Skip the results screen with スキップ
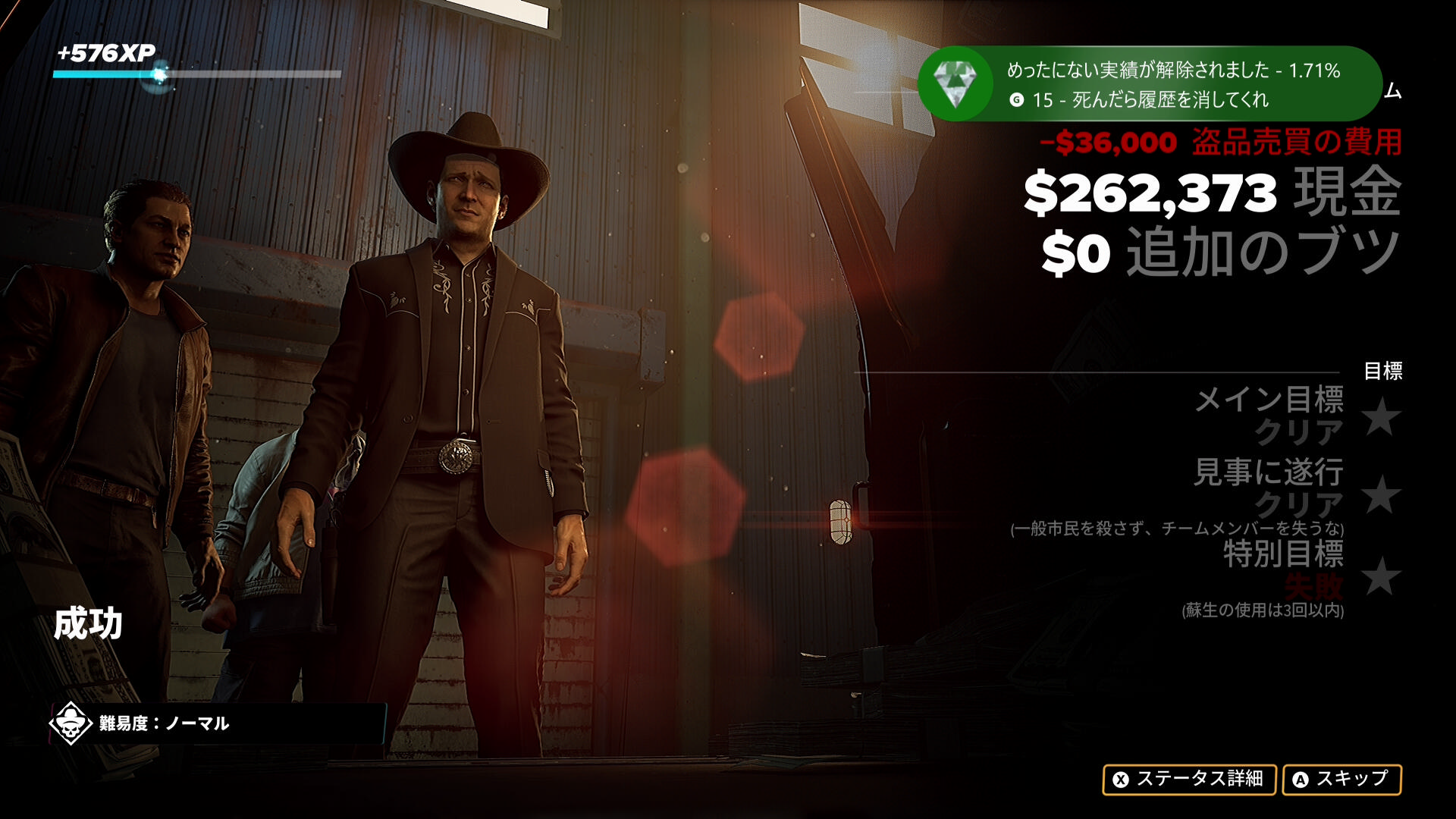 (x=1341, y=779)
